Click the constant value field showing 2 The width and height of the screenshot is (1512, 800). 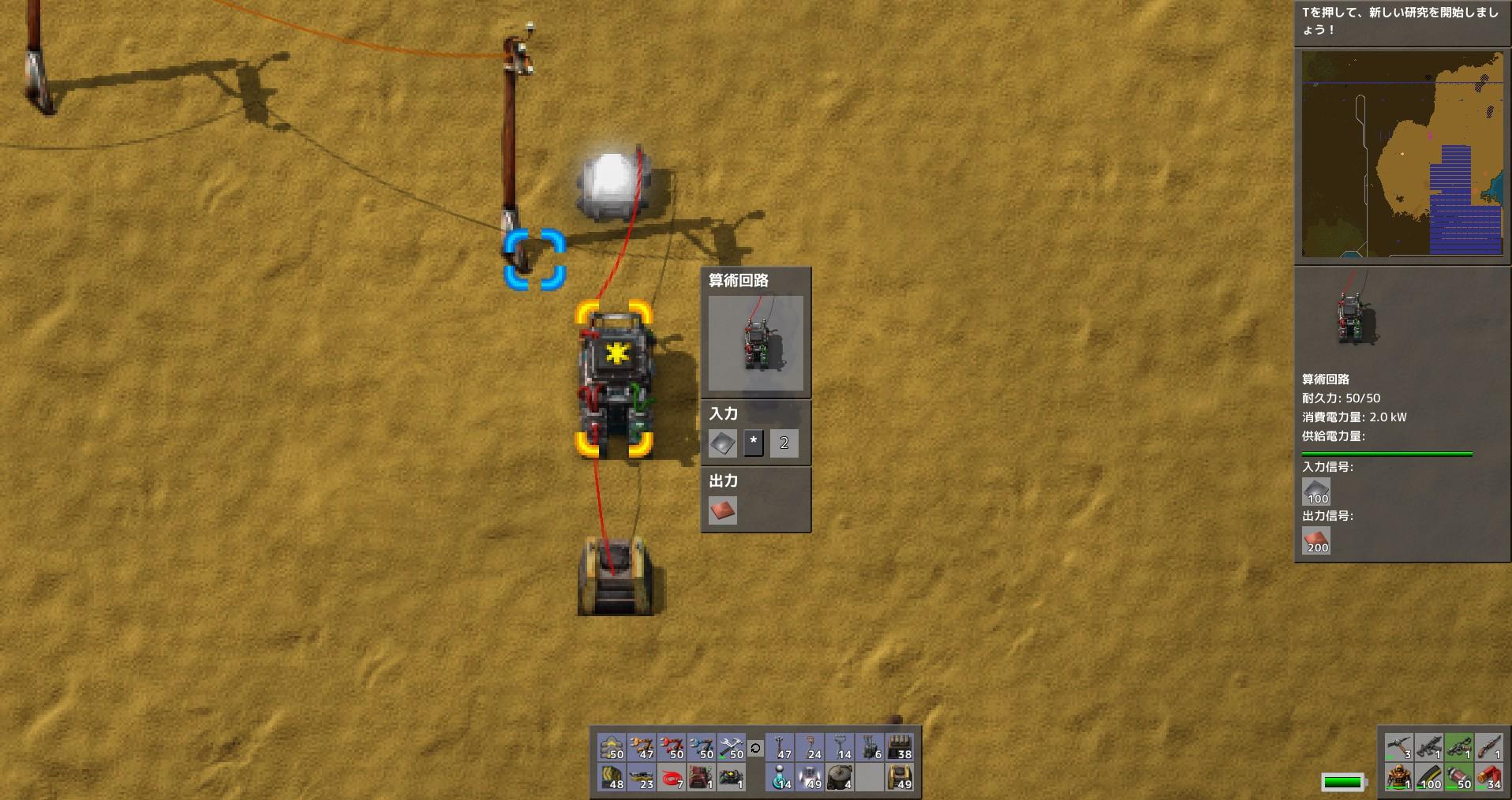pos(782,443)
